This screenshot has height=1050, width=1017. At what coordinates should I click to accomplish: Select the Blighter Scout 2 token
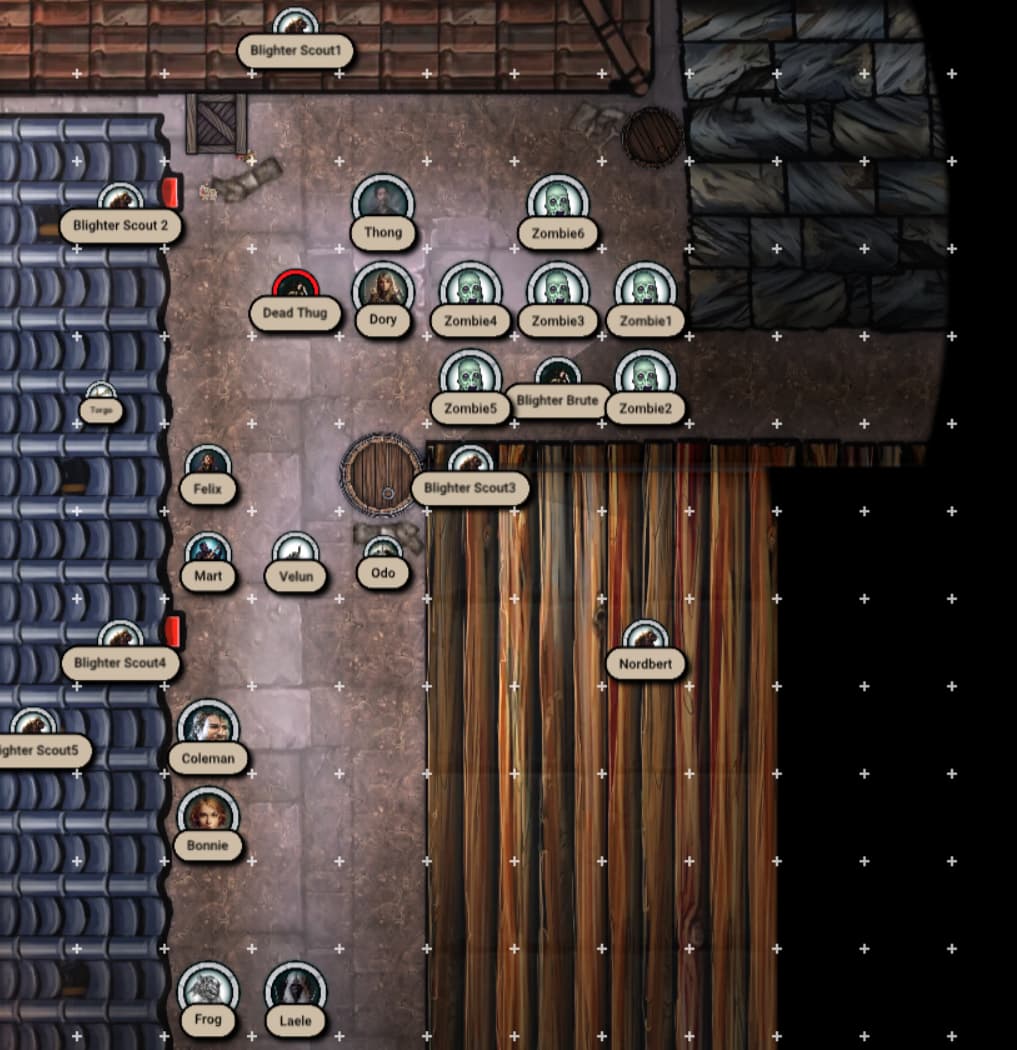[120, 201]
